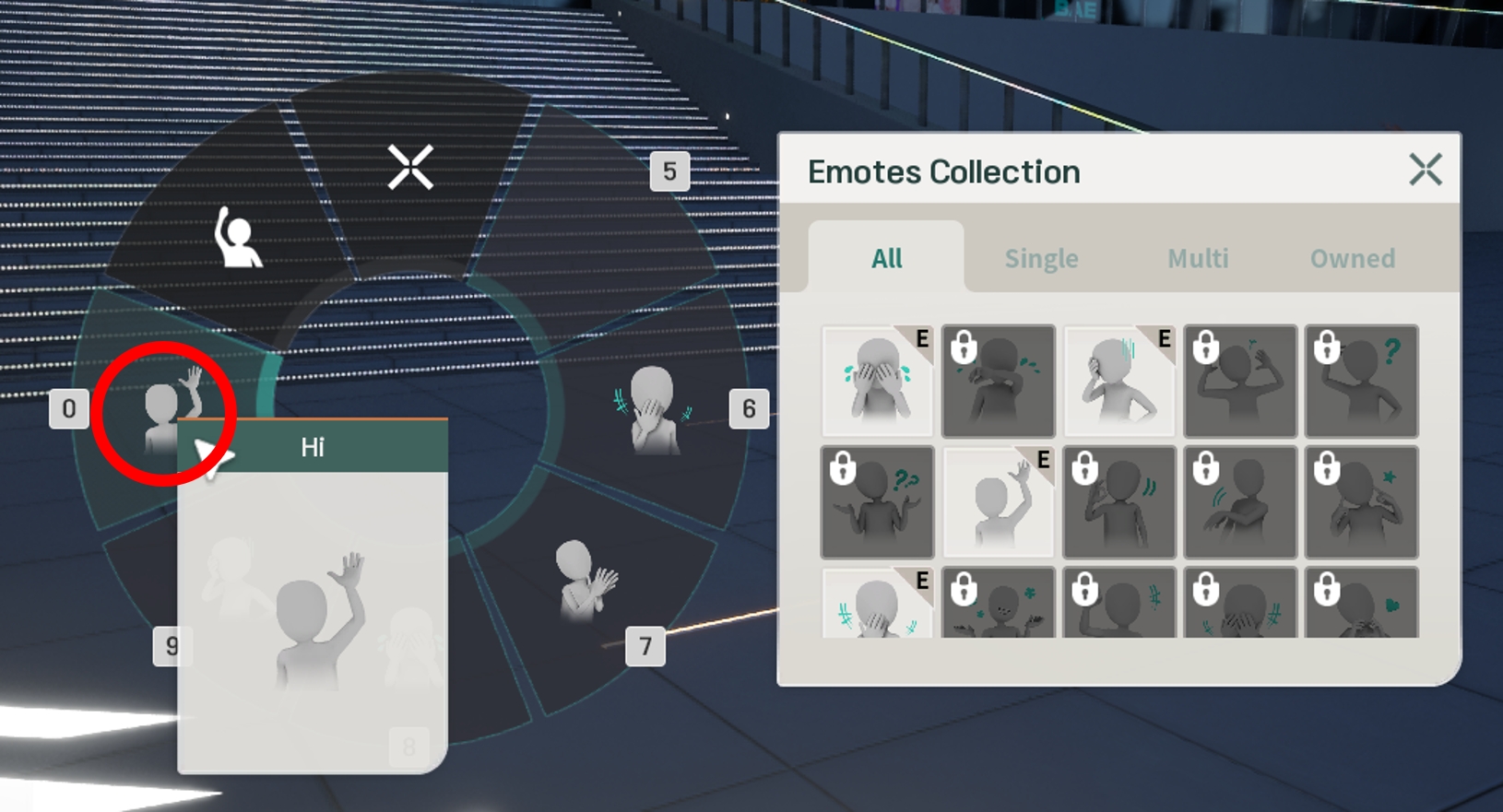Select the locked star emote thumbnail

click(1362, 502)
